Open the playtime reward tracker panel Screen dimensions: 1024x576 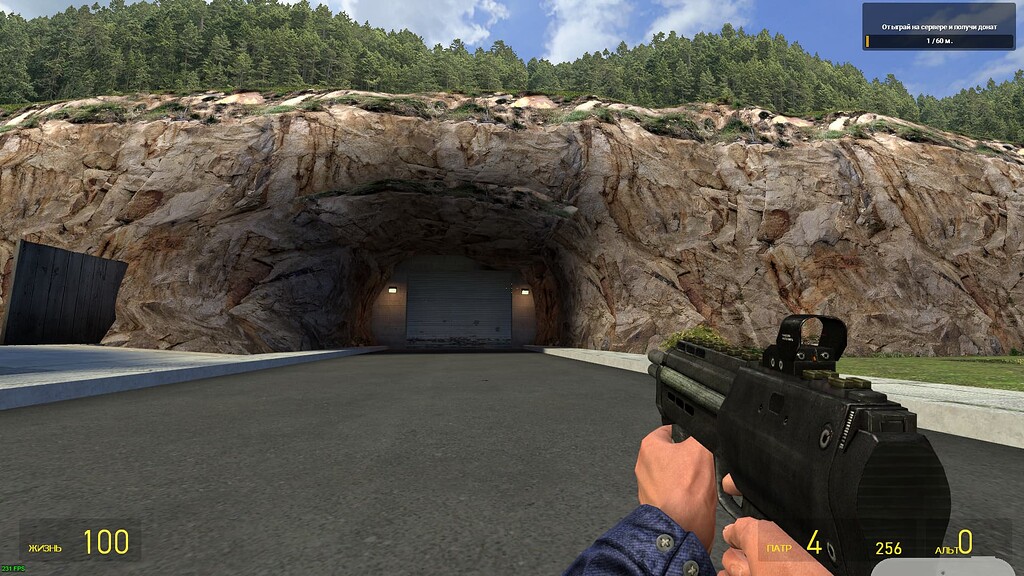tap(938, 27)
